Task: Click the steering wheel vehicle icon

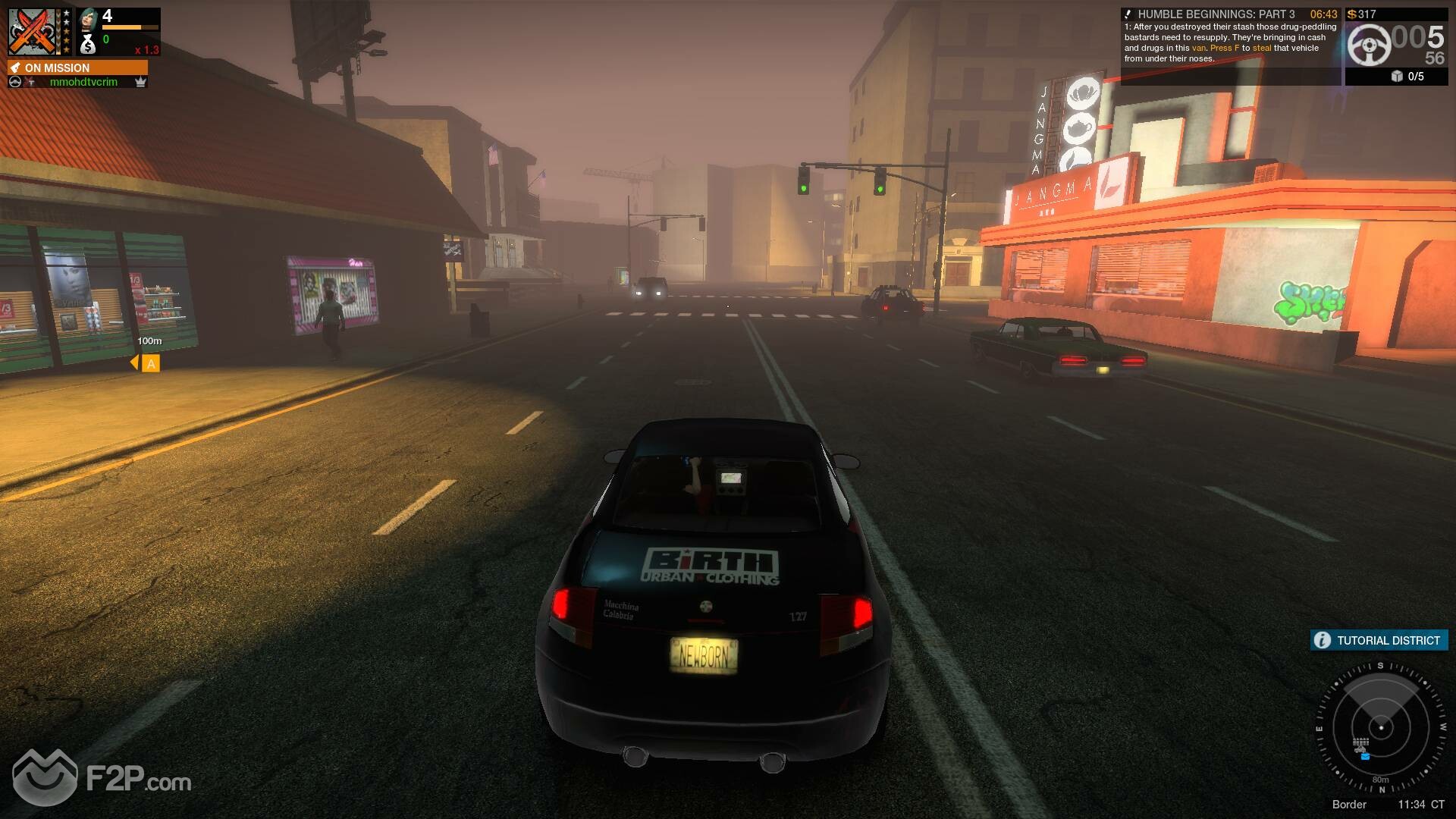Action: point(1369,45)
